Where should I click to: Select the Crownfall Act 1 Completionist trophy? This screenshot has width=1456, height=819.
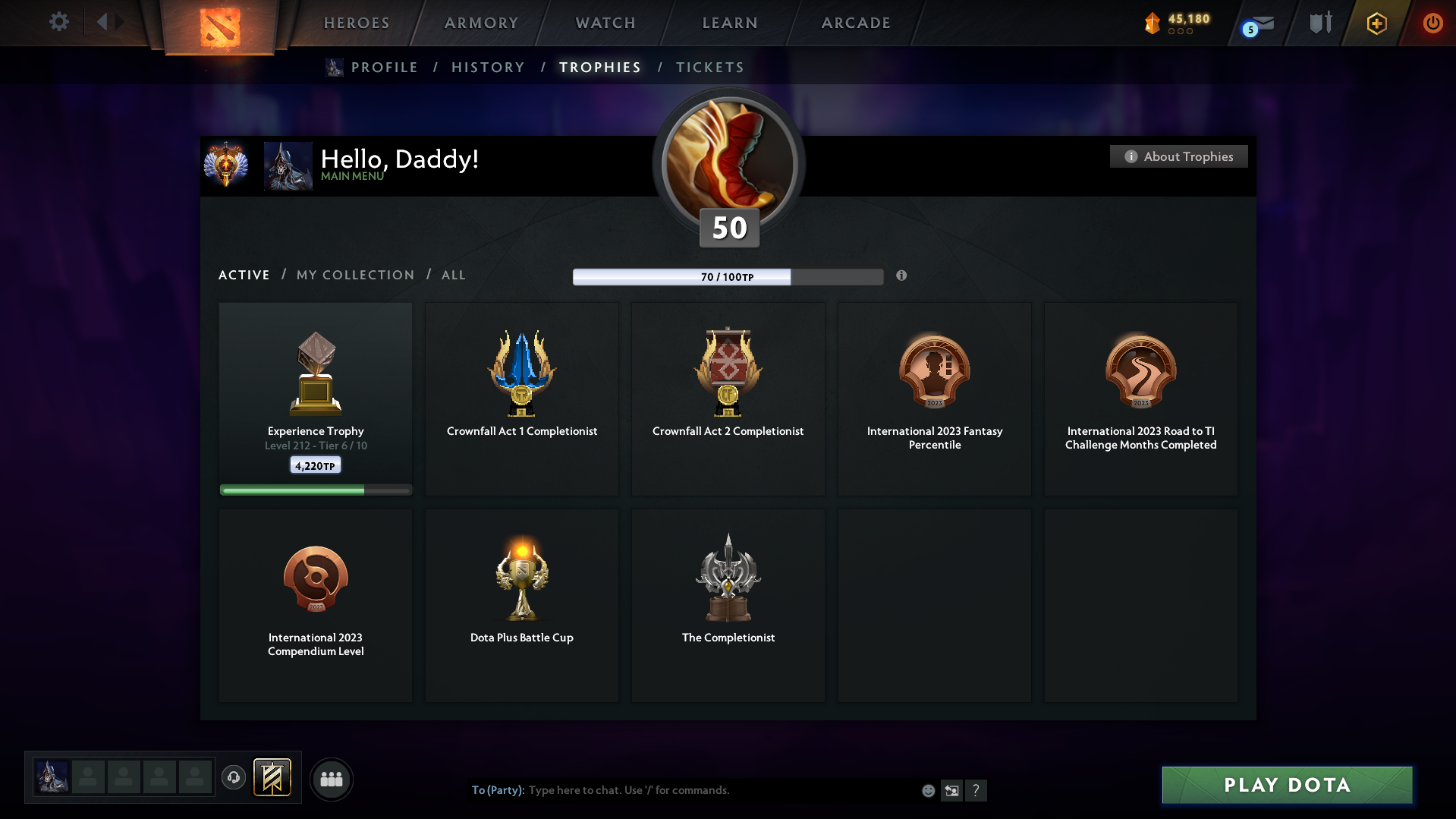521,398
